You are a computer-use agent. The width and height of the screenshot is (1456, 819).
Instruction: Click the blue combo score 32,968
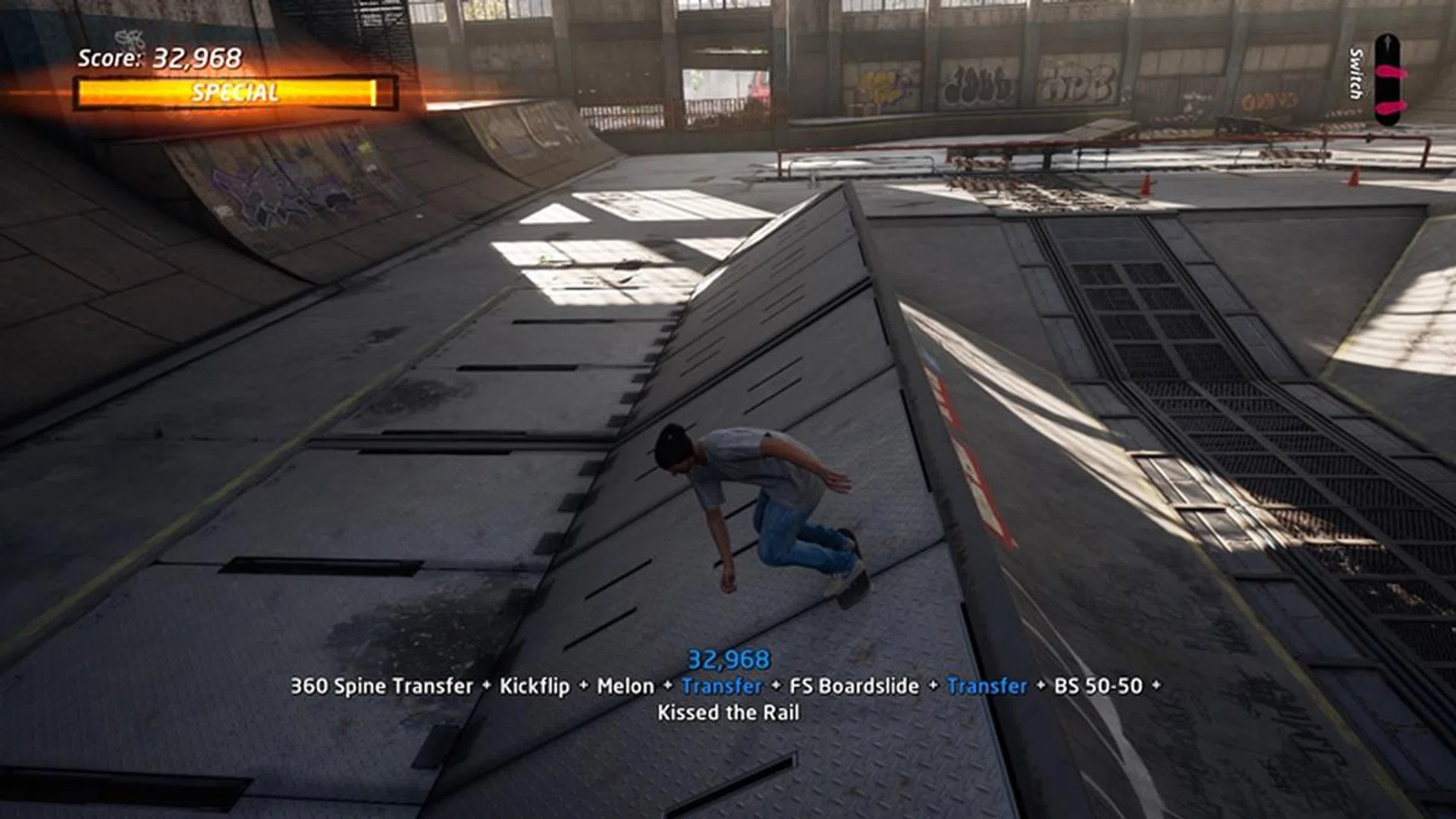[x=730, y=658]
